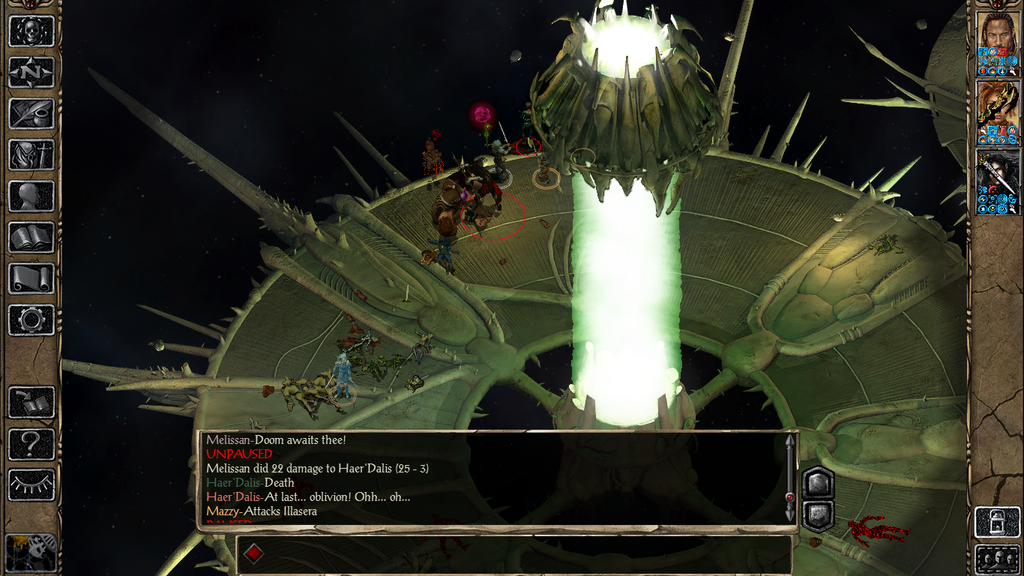Click the upper gem button beside the log
The image size is (1024, 576).
pos(817,482)
